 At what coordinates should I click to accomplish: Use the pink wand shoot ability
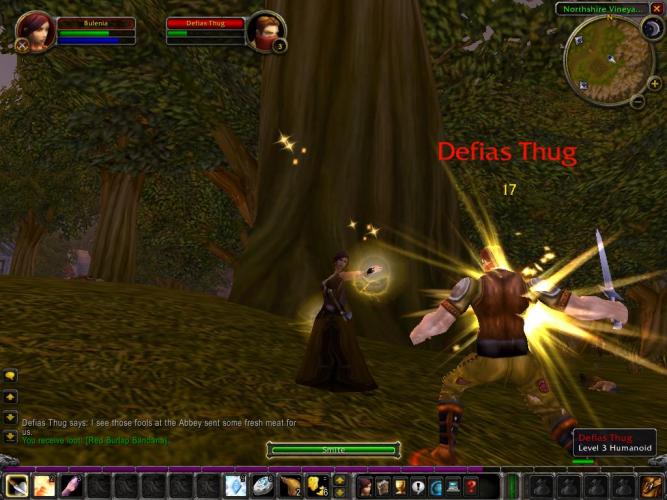click(x=71, y=486)
